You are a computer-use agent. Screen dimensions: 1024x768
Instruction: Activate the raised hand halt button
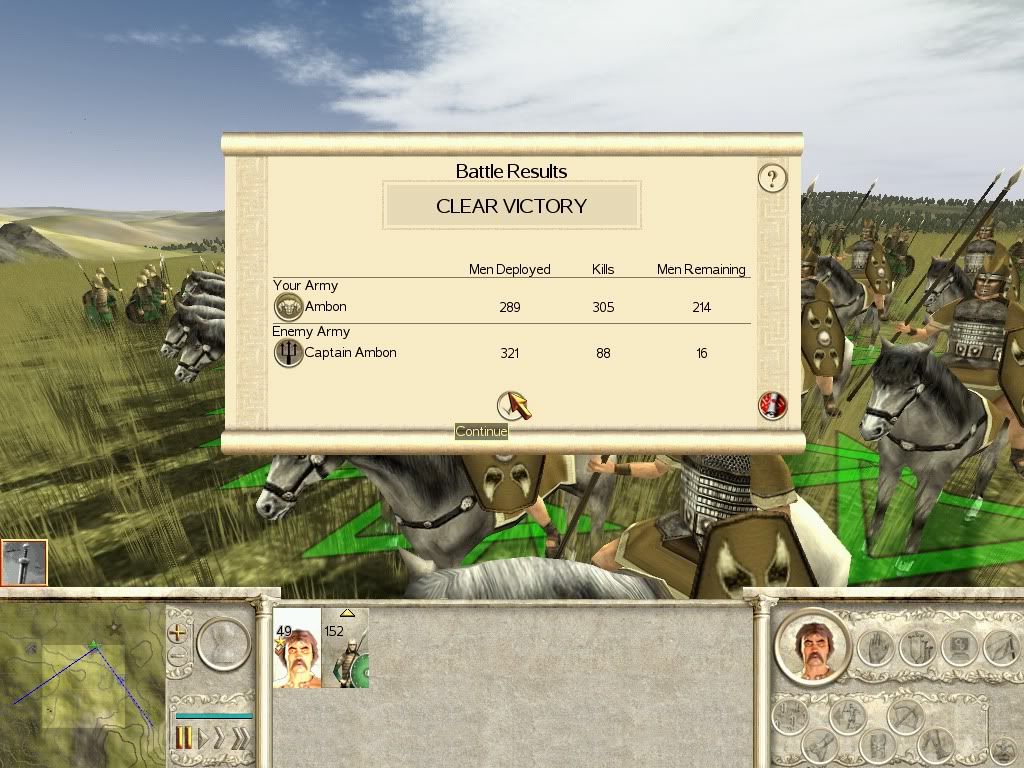875,645
